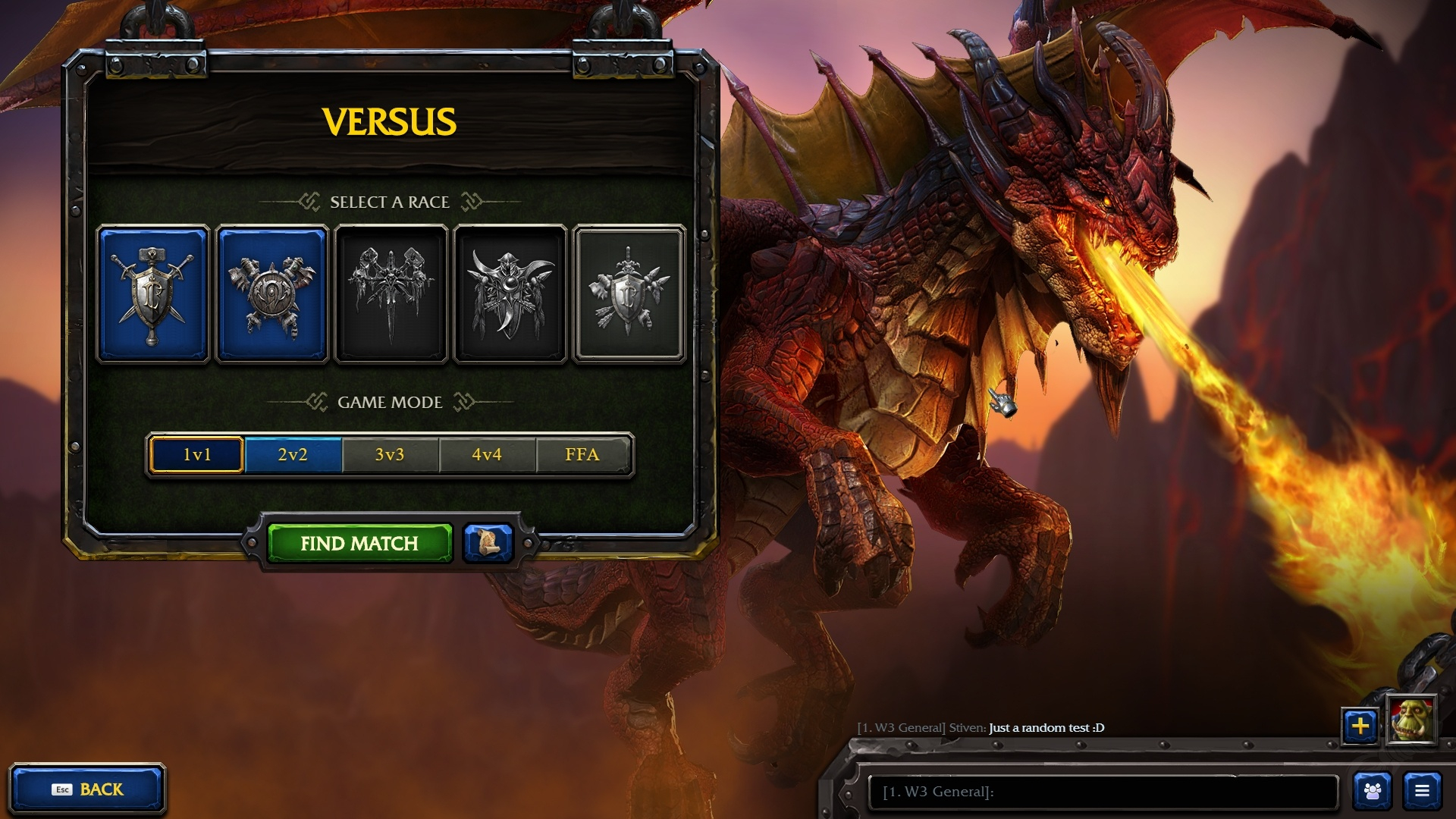Viewport: 1456px width, 819px height.
Task: Open the scroll icon next to Find Match
Action: (488, 543)
